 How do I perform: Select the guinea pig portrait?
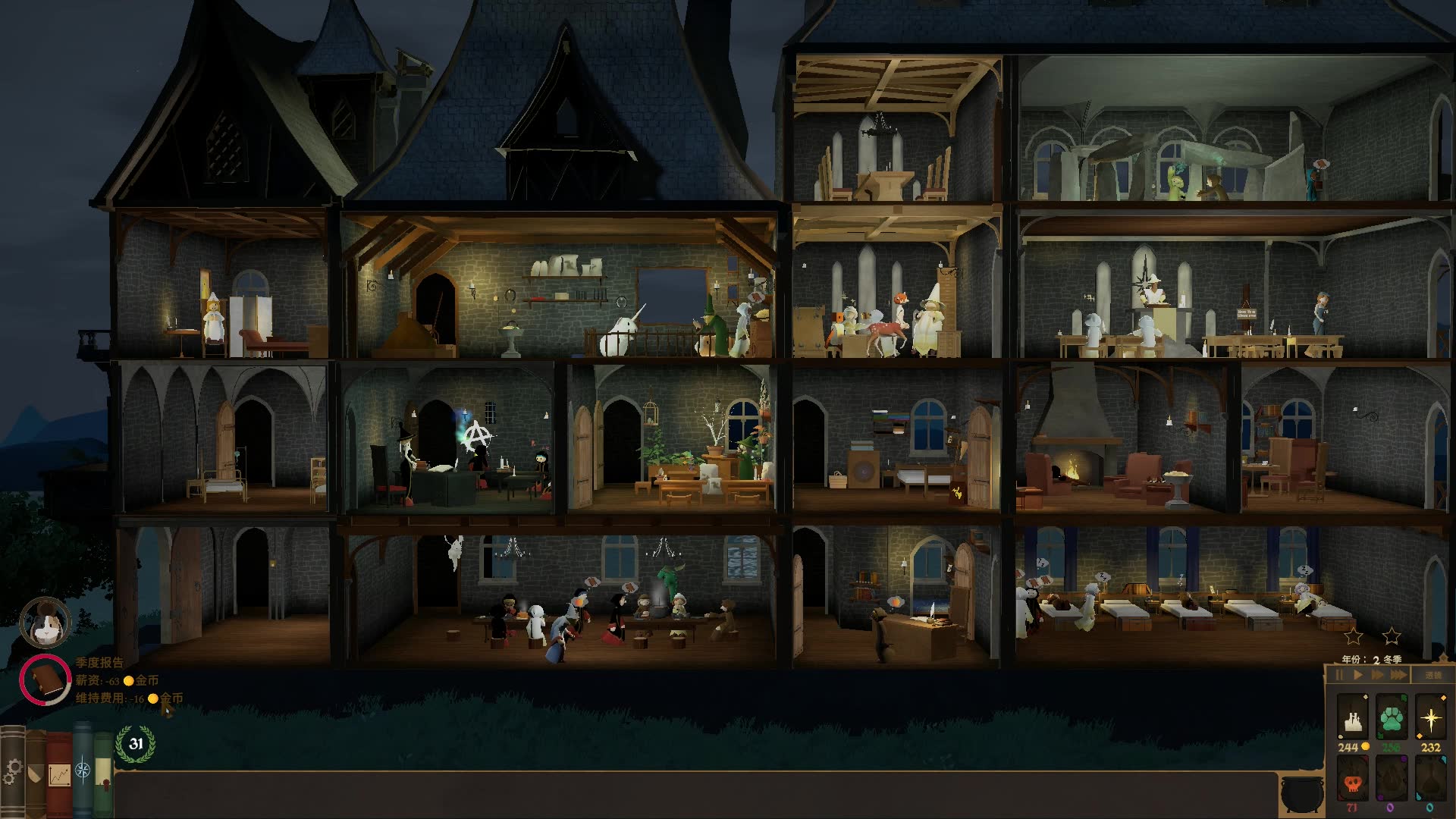point(45,623)
